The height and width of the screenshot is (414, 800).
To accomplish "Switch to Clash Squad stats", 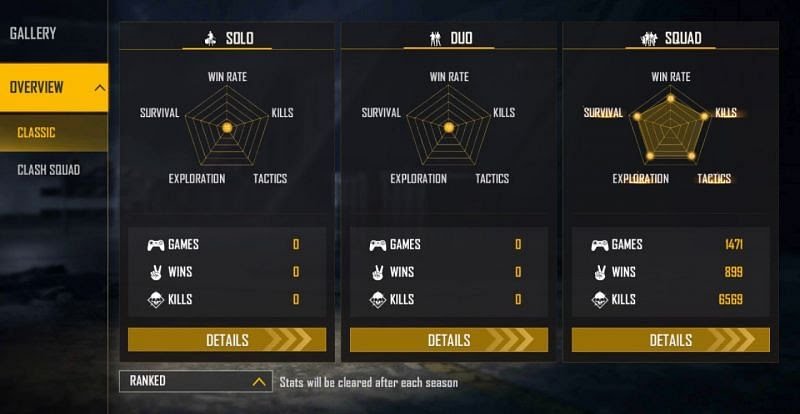I will (x=49, y=170).
